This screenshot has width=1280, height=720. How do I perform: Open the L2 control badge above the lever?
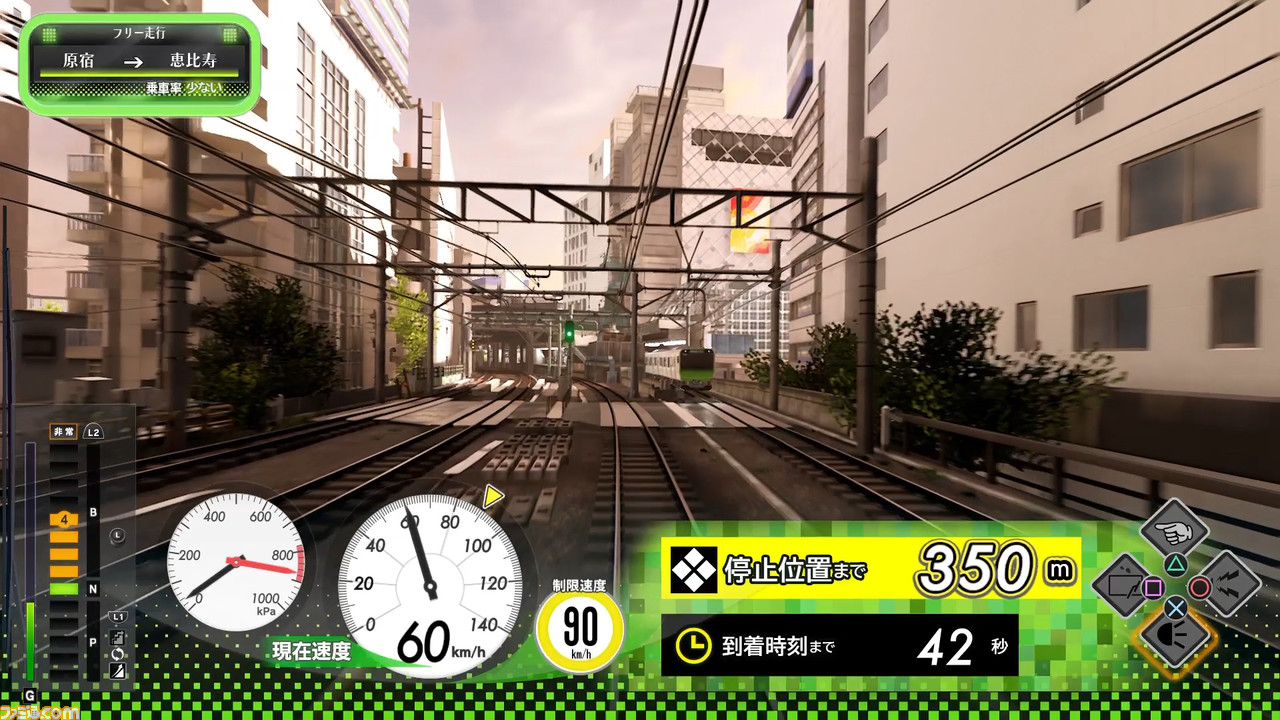tap(93, 431)
